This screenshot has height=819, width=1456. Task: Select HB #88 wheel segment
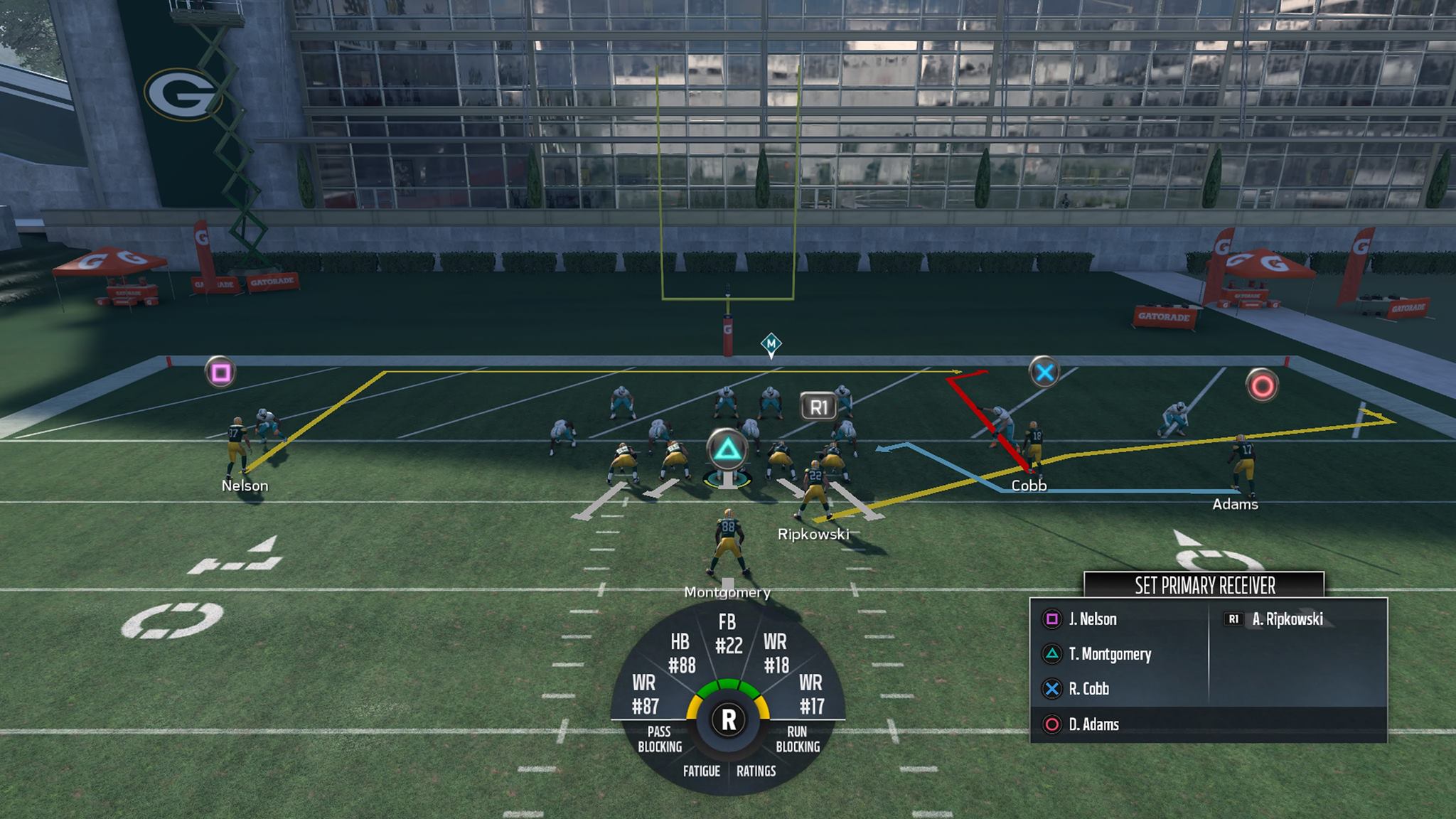click(681, 654)
